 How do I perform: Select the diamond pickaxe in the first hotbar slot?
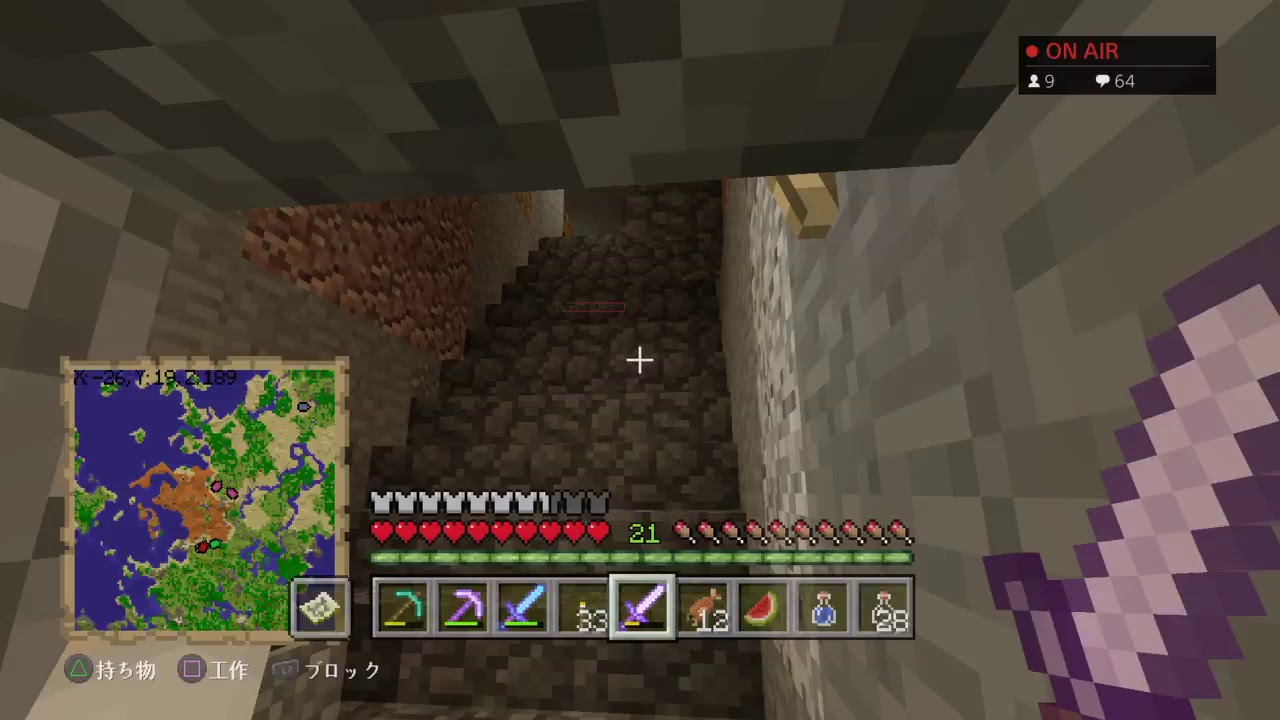click(x=403, y=607)
